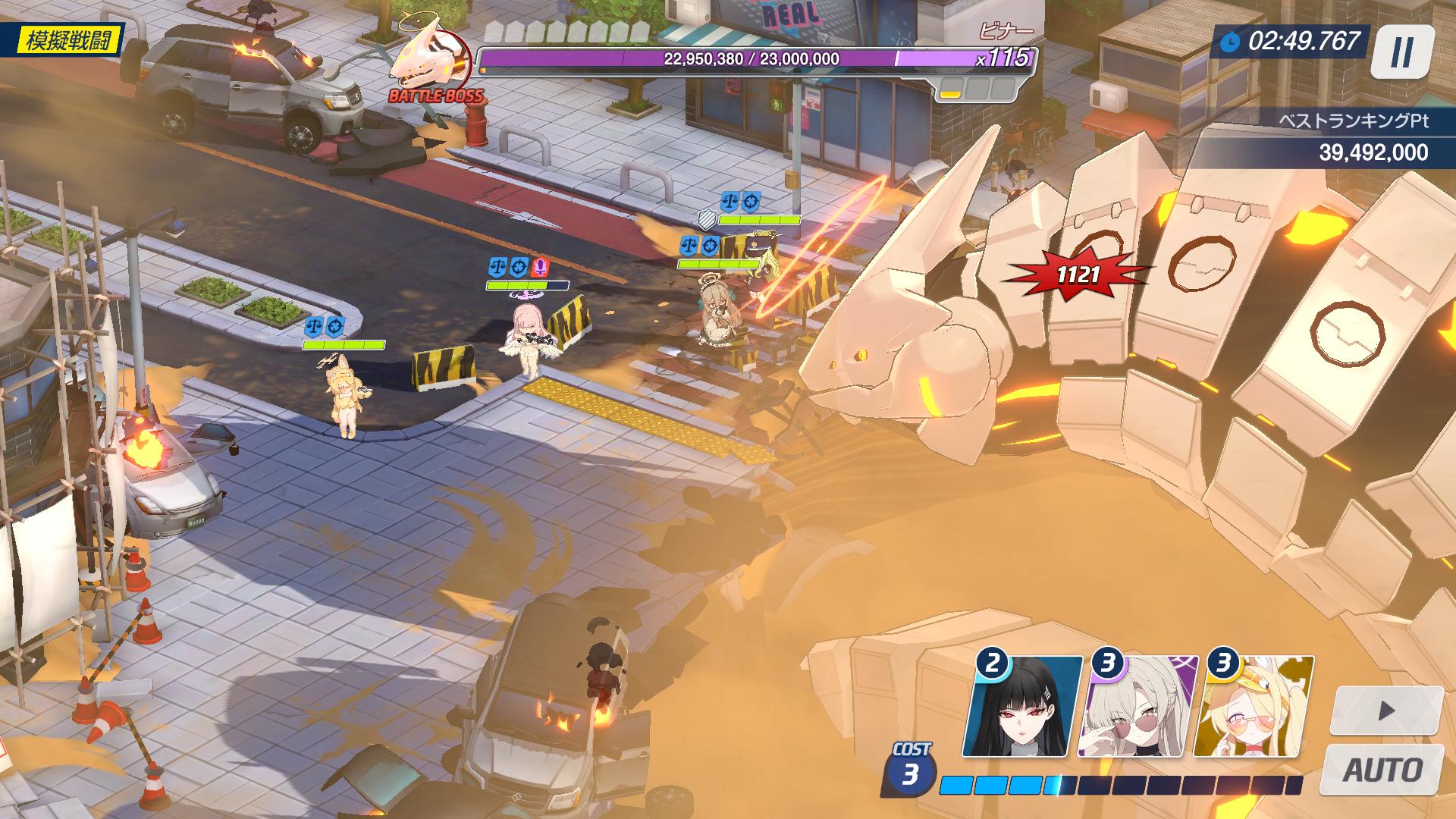Select the blonde twin-tail girl's skill card
1456x819 pixels.
[x=1253, y=707]
